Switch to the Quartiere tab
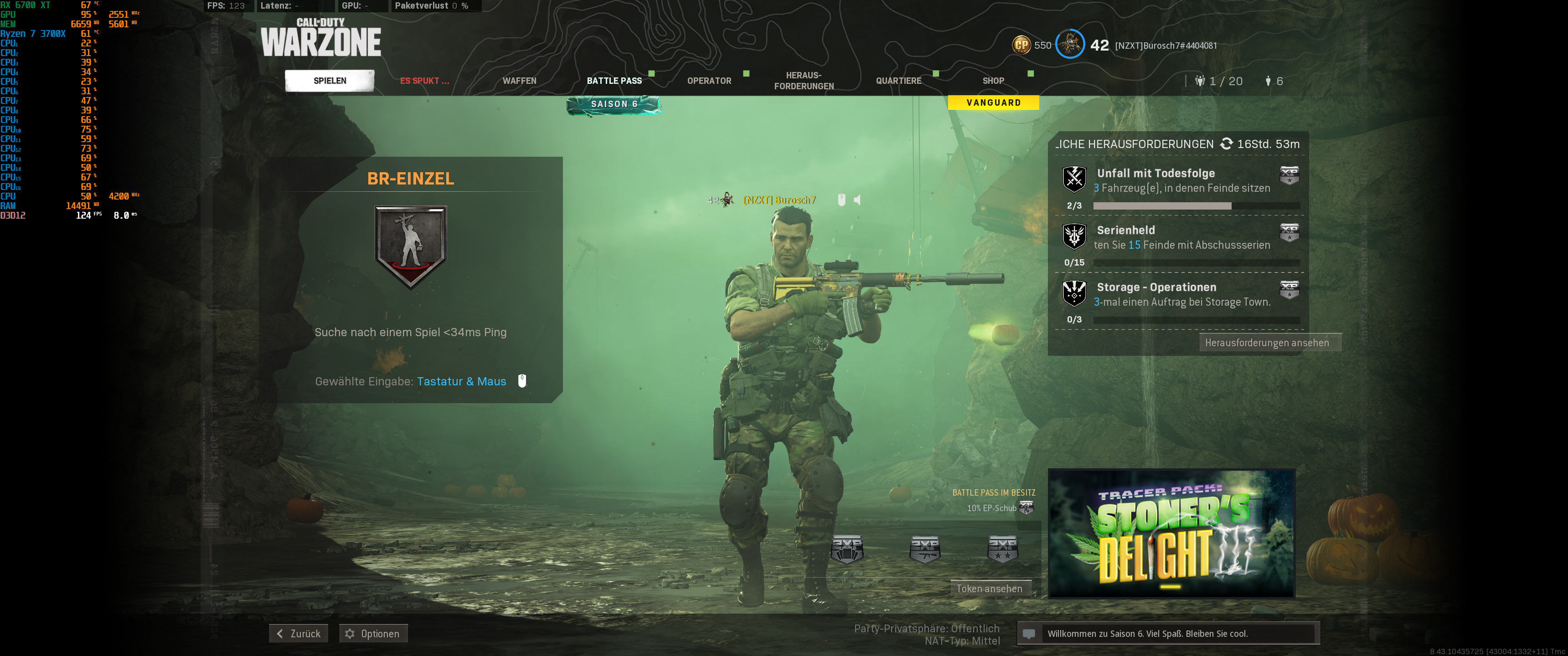This screenshot has height=656, width=1568. coord(898,80)
